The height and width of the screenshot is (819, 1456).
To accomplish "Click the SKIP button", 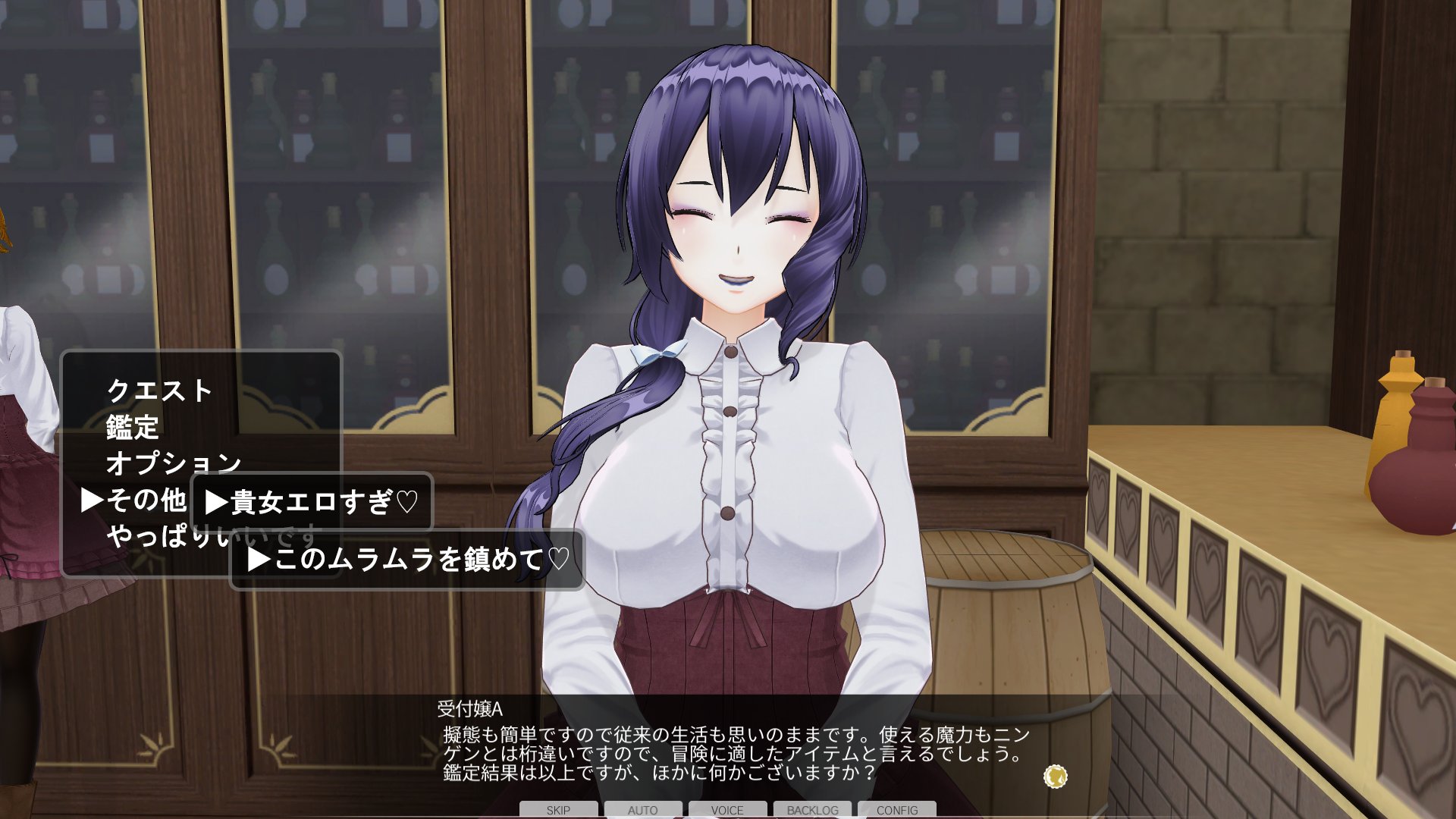I will pos(558,810).
